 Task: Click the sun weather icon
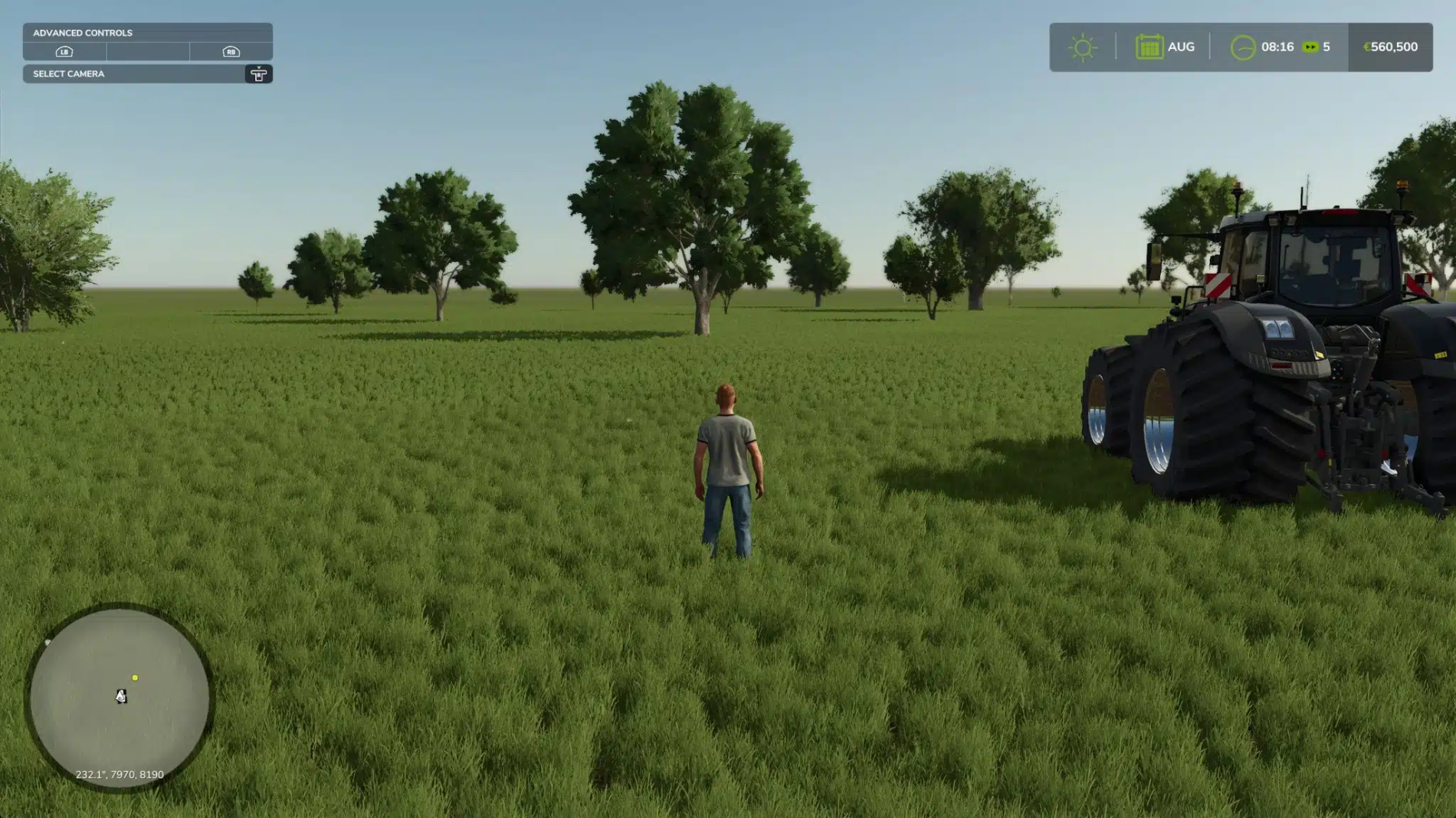(1083, 47)
